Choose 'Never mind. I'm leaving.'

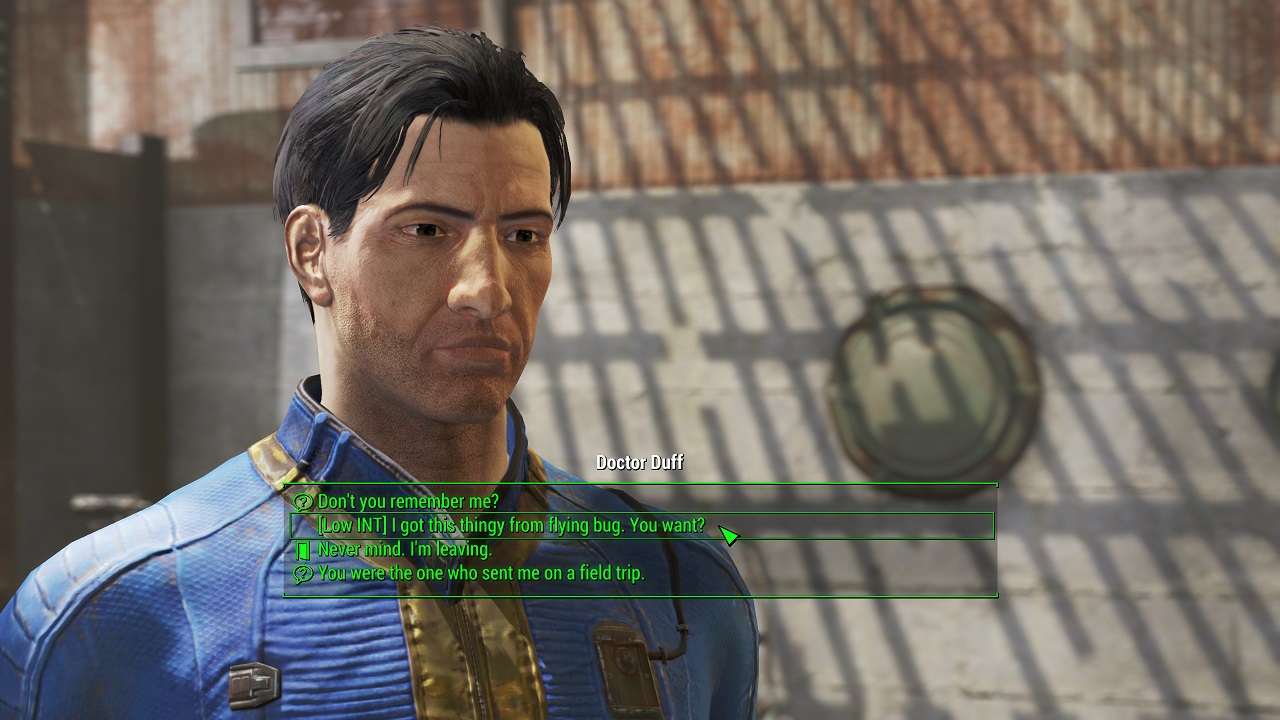pyautogui.click(x=404, y=549)
